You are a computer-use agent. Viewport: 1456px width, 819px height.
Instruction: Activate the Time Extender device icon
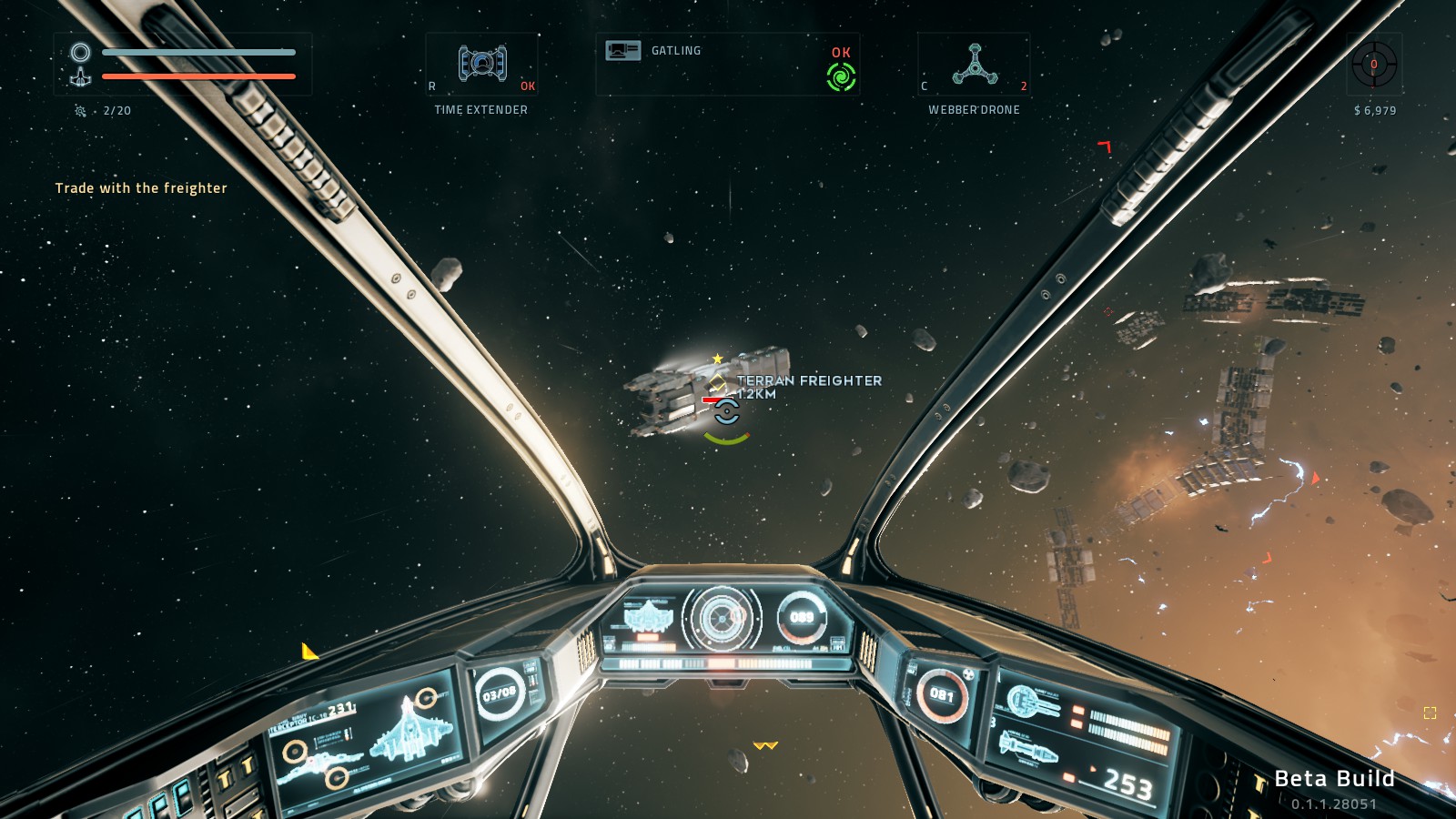pyautogui.click(x=482, y=64)
